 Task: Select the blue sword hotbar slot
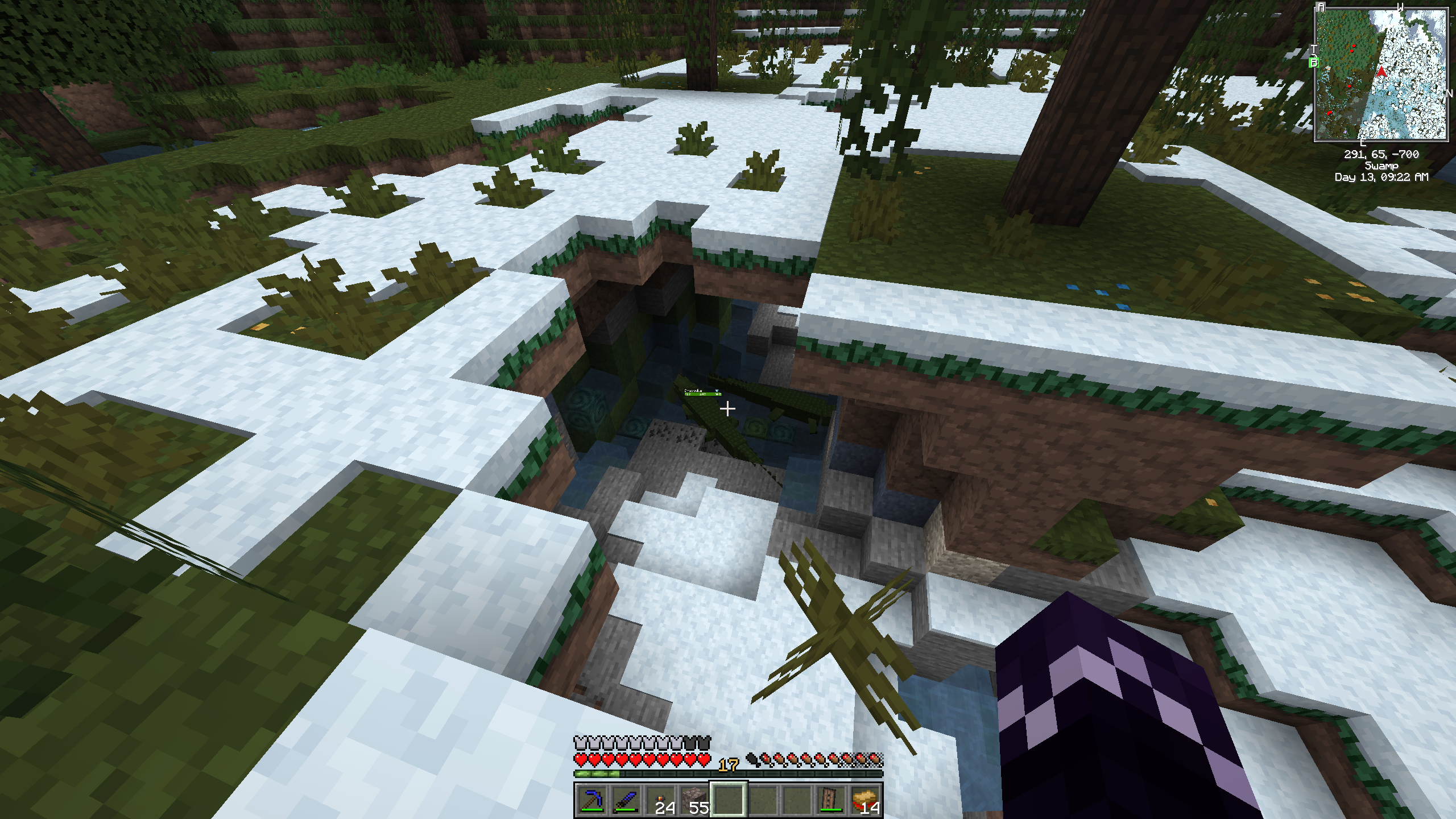[x=625, y=800]
